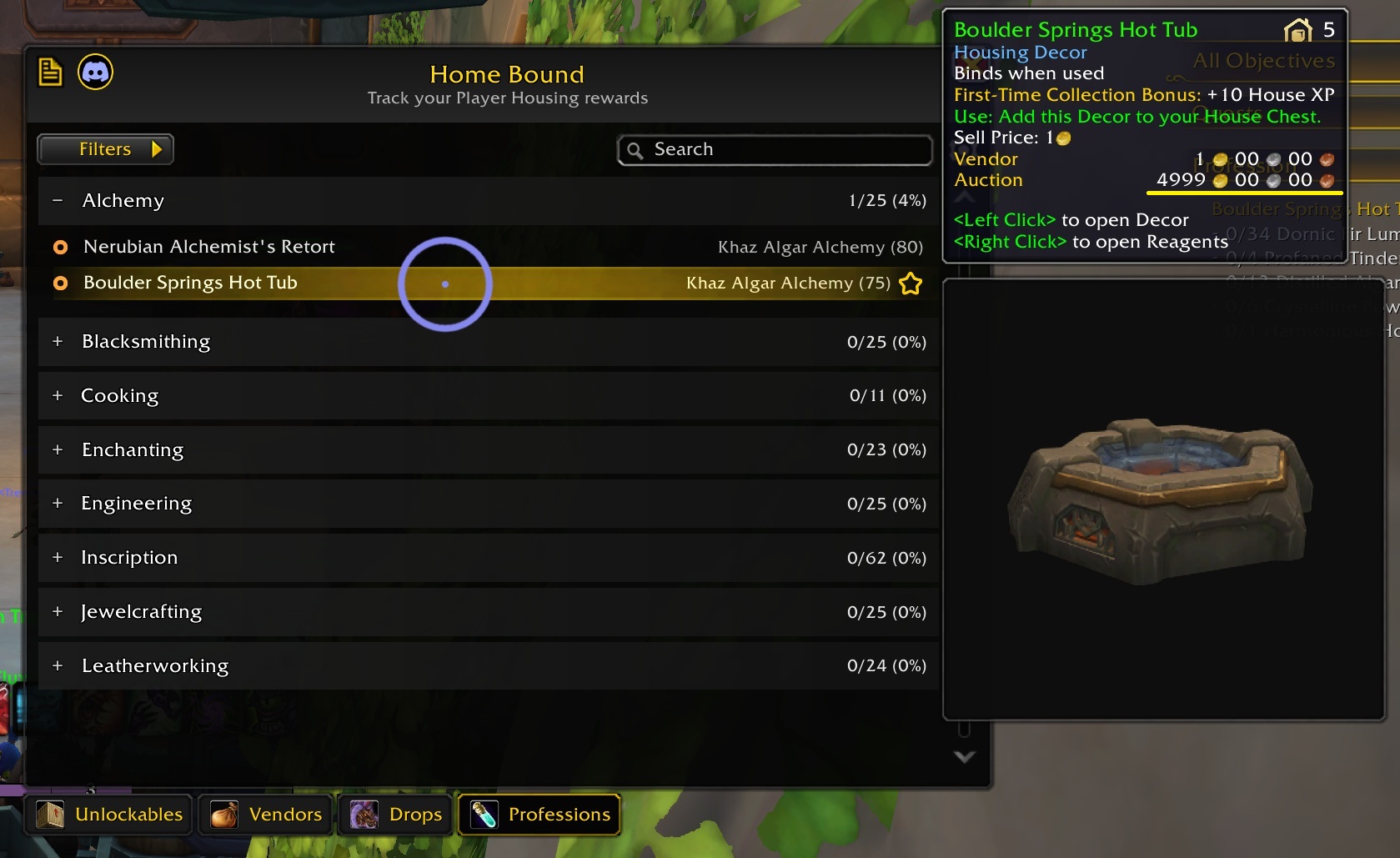Click the scroll-down arrow of the list
Image resolution: width=1400 pixels, height=858 pixels.
tap(964, 757)
